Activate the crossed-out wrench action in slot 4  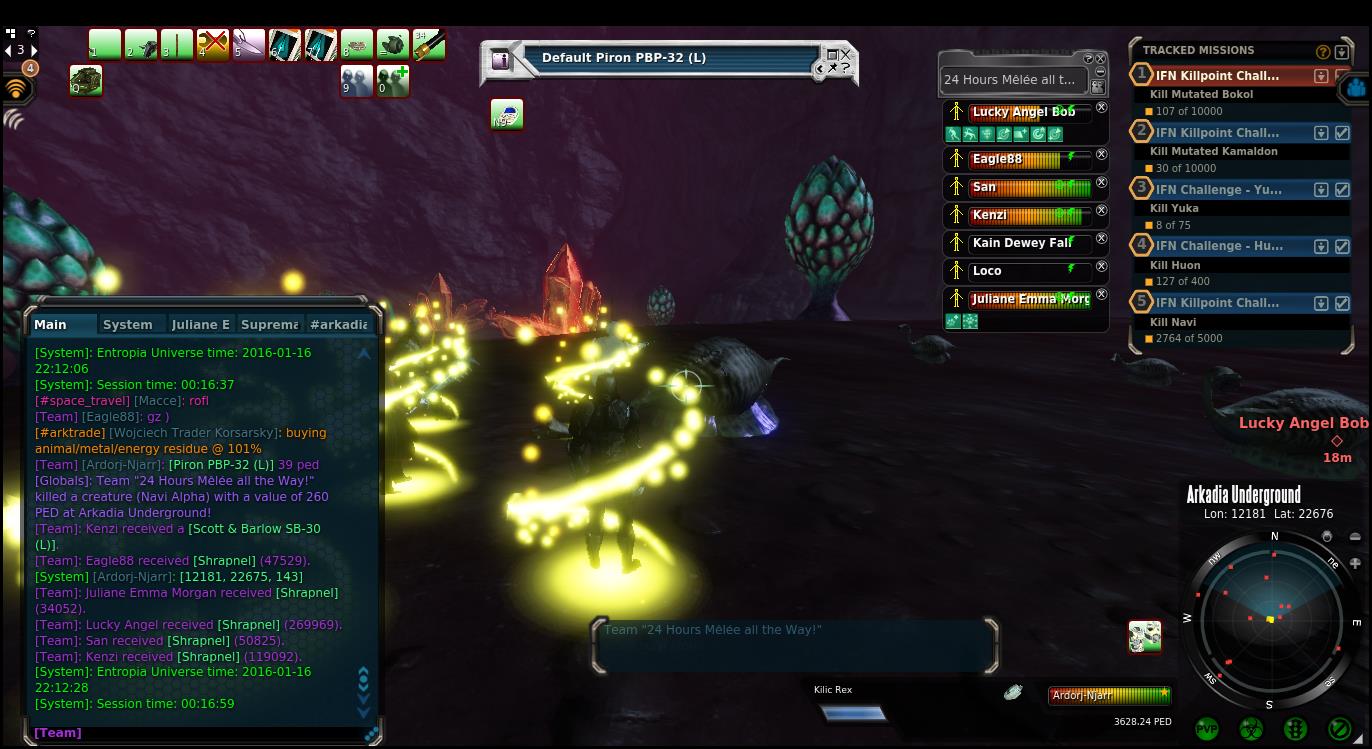click(x=212, y=45)
